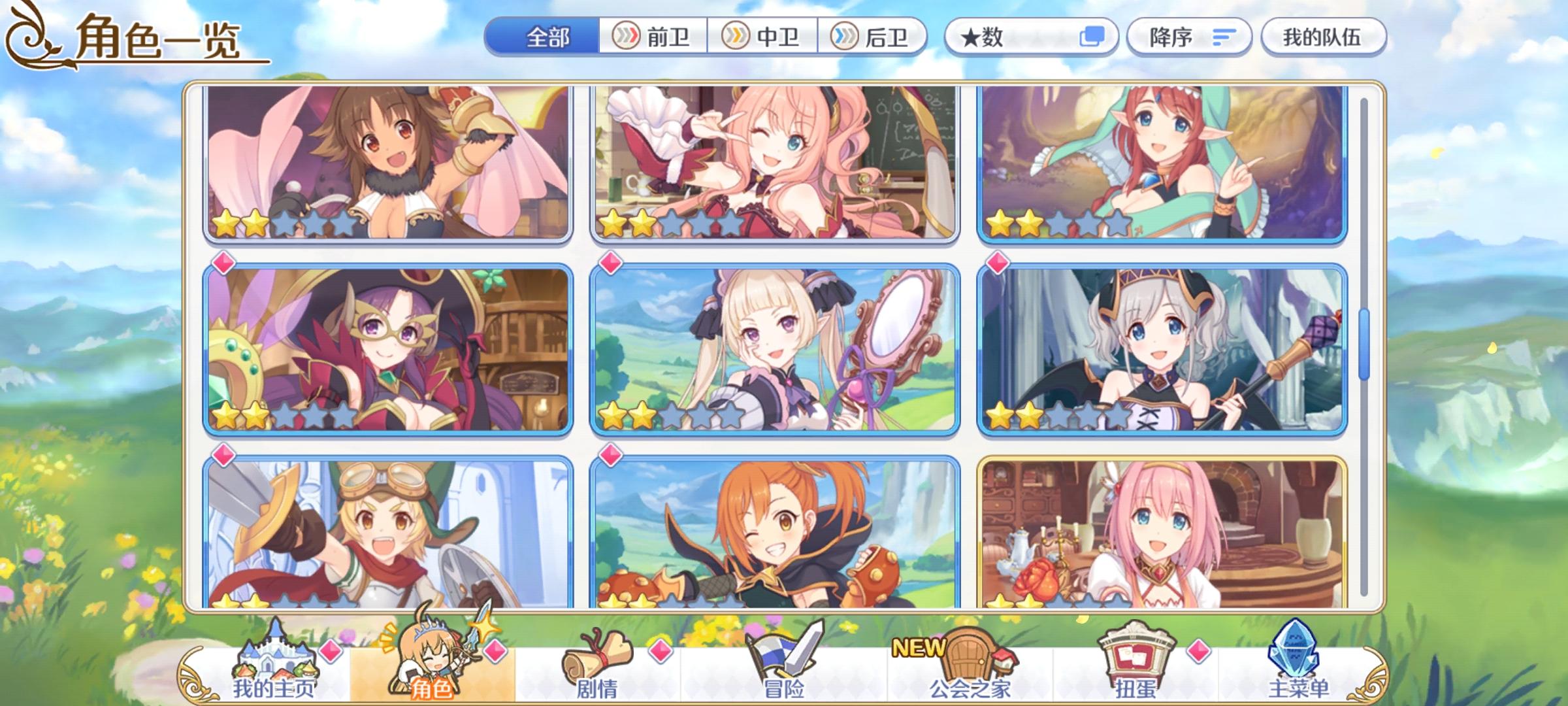Filter characters by 中卫 midguard
Image resolution: width=1568 pixels, height=706 pixels.
[x=762, y=37]
